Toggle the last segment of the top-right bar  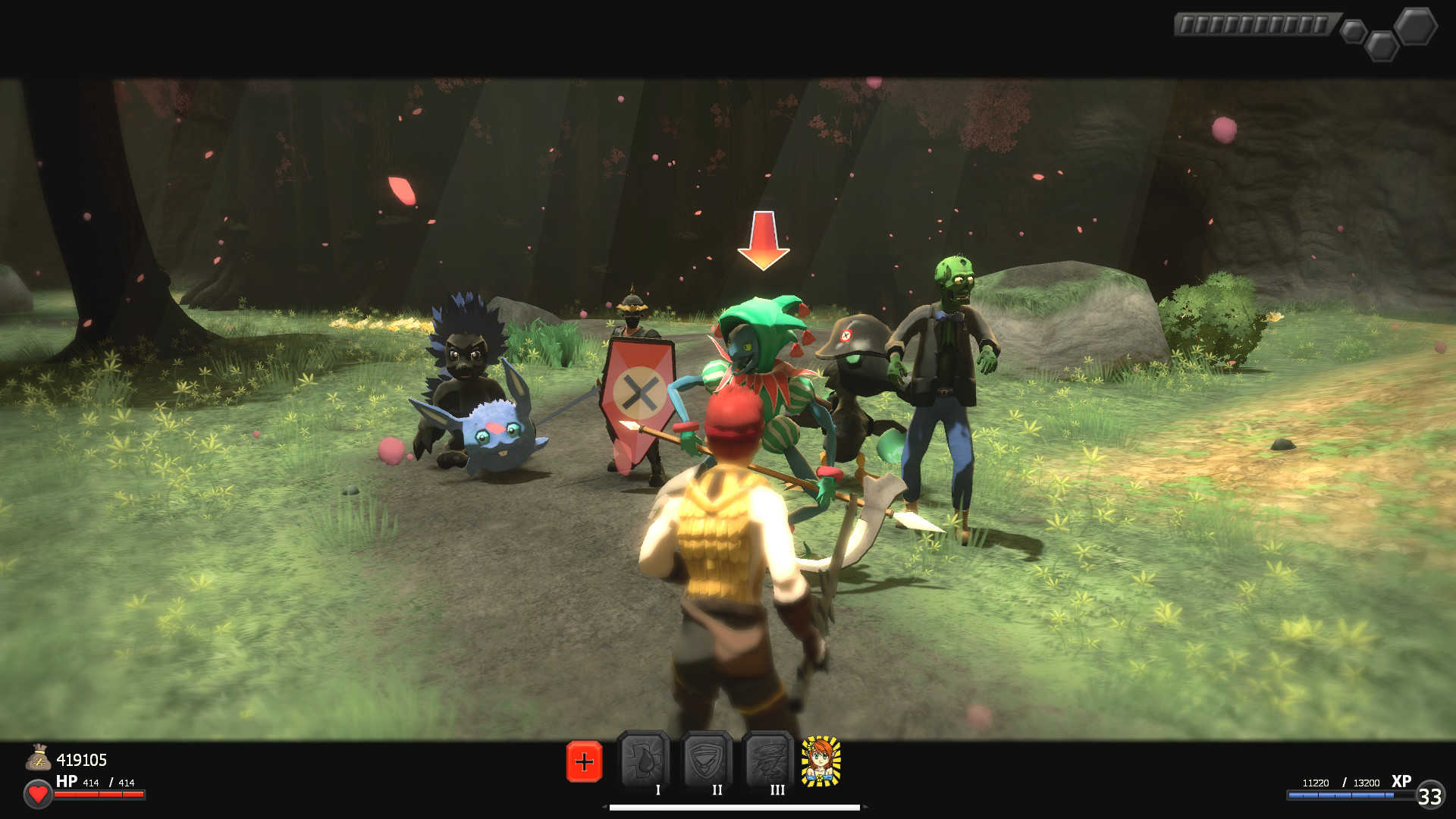[1322, 24]
